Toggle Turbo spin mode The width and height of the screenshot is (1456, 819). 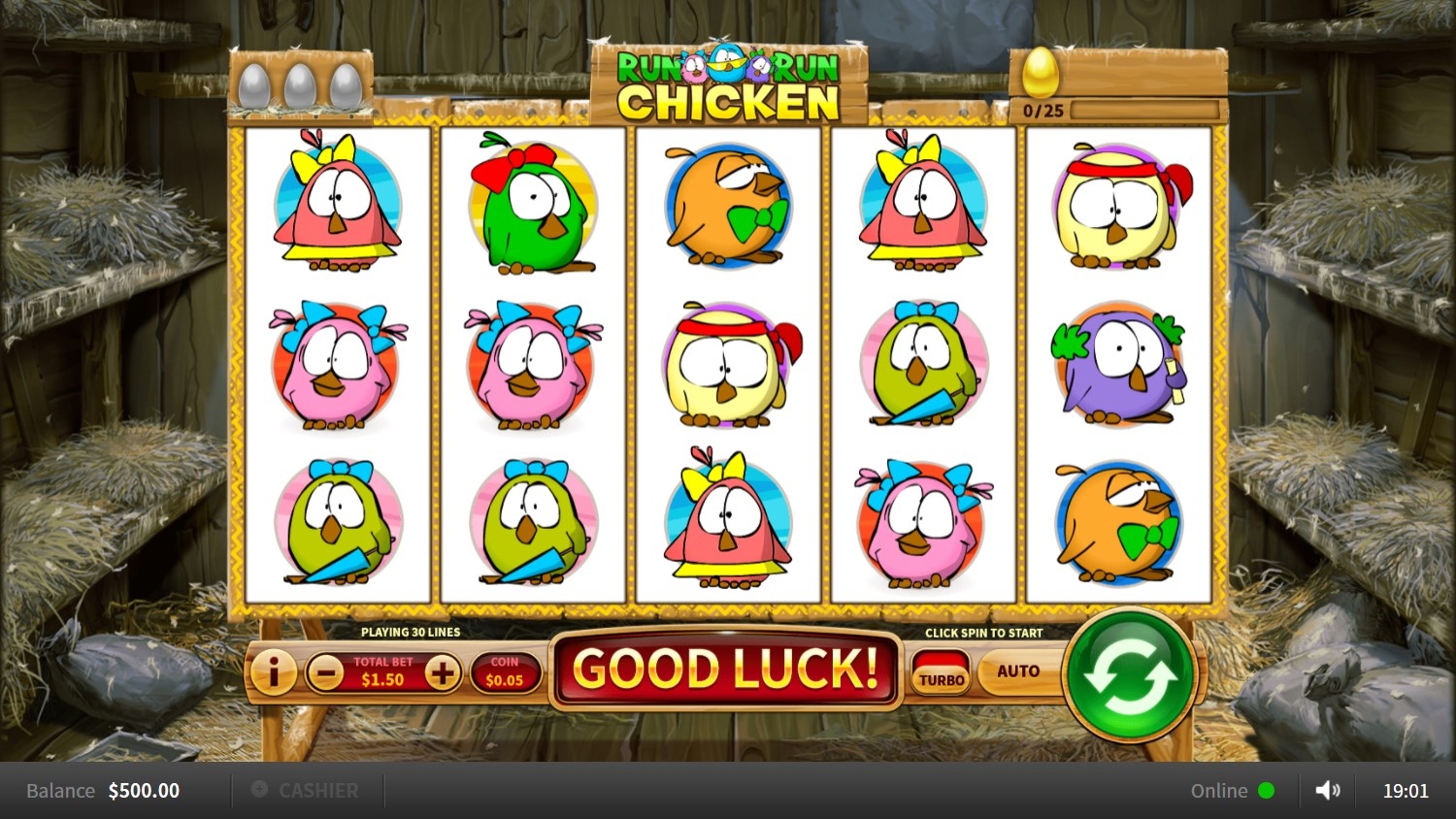click(941, 672)
